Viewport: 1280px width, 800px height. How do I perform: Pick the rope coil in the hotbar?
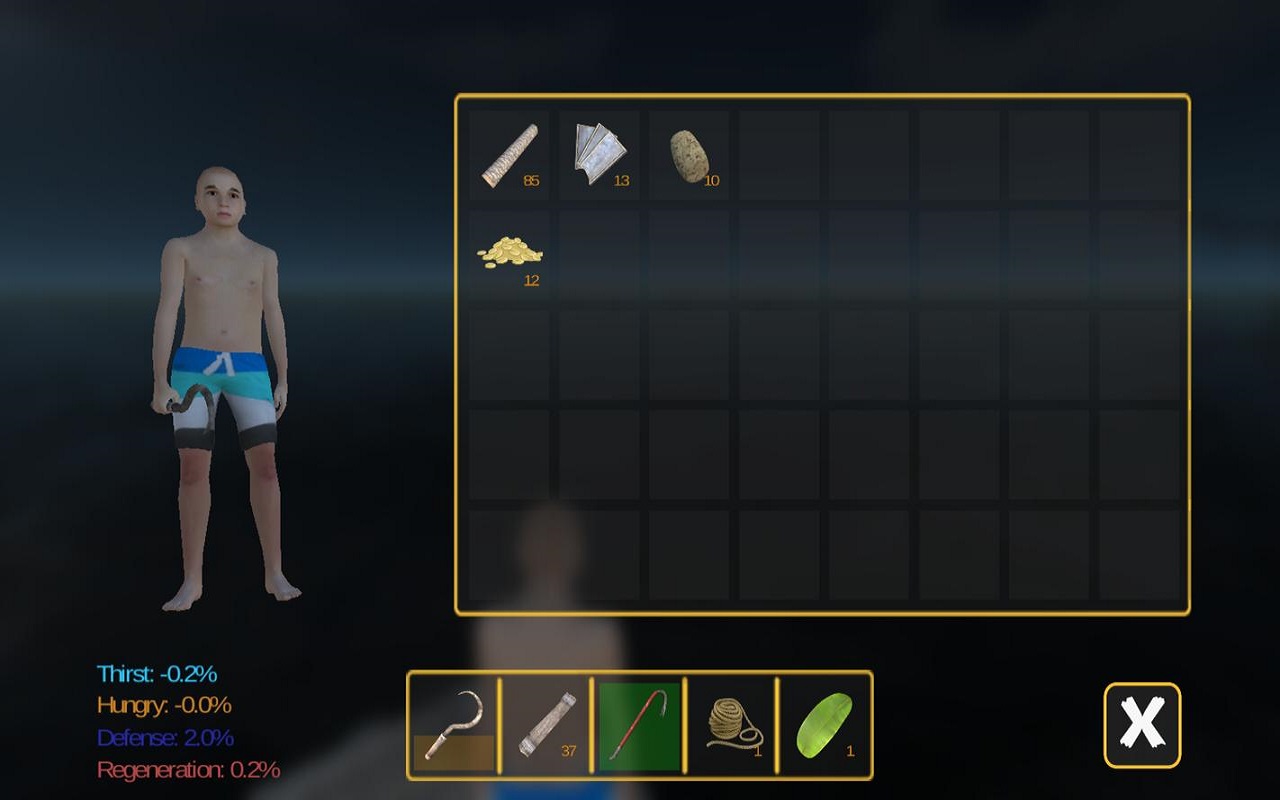[732, 722]
